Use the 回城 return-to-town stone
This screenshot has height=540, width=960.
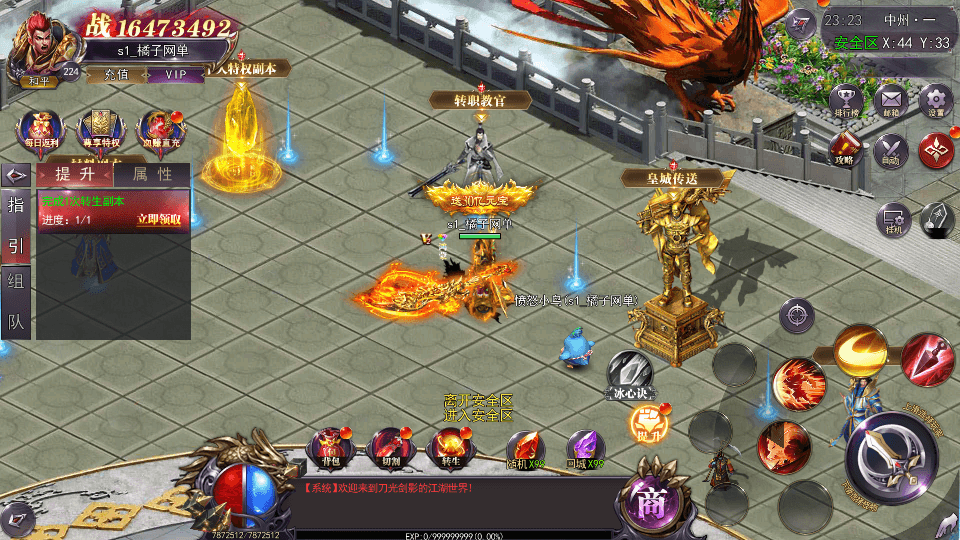[586, 449]
